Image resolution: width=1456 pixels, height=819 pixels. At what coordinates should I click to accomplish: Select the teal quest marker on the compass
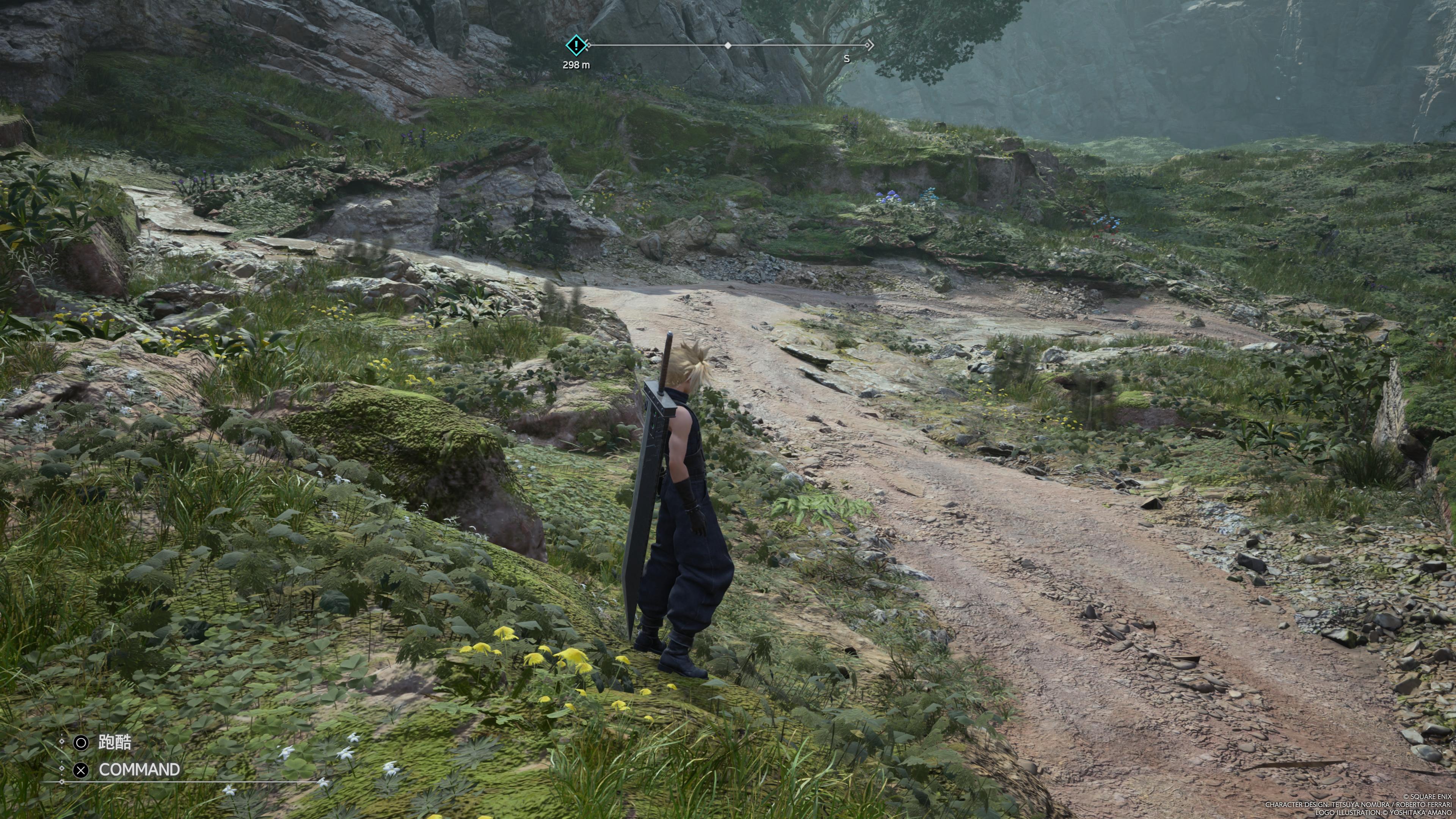576,45
